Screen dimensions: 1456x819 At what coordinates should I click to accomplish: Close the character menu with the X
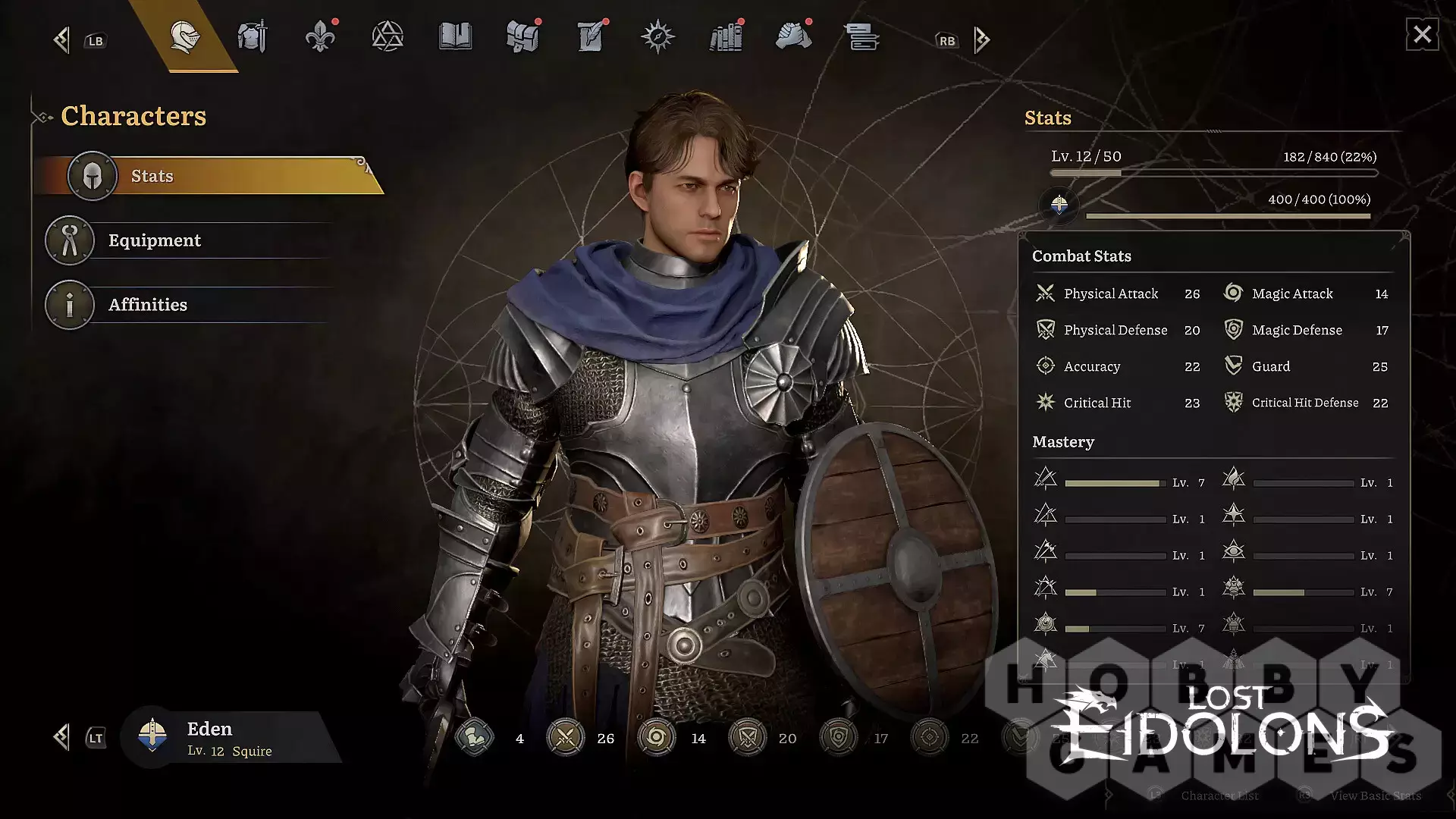click(x=1422, y=35)
